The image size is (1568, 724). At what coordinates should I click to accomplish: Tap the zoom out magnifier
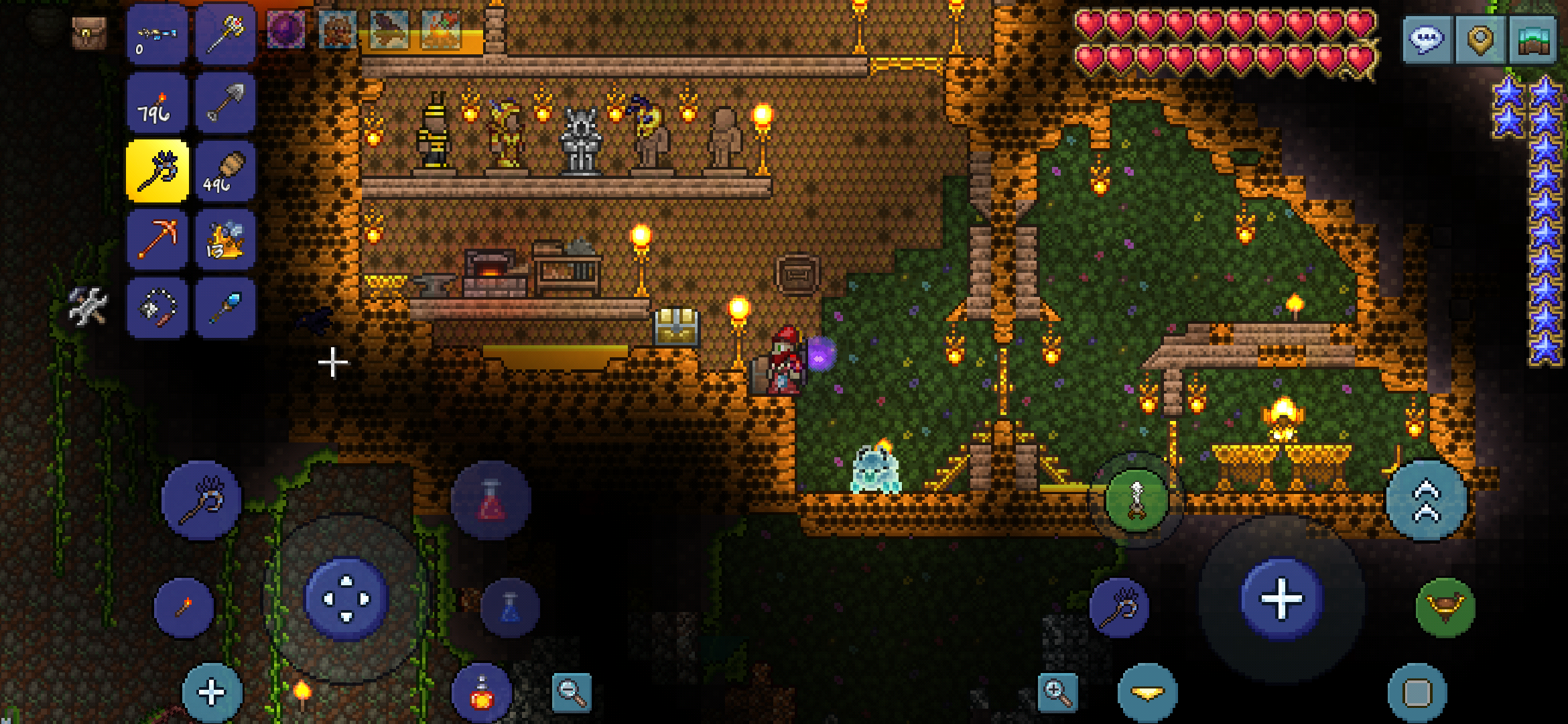tap(572, 692)
